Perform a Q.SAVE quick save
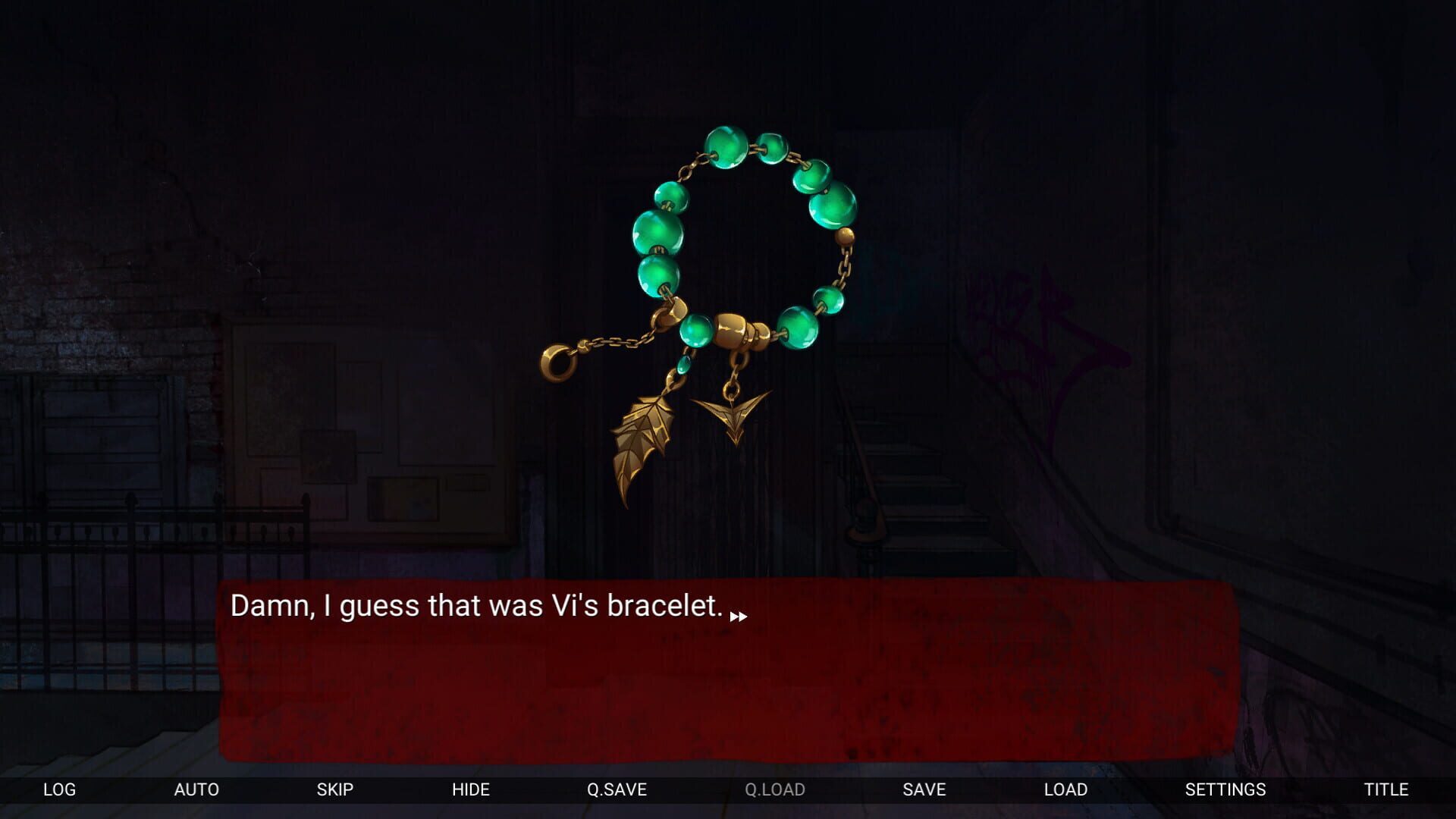Viewport: 1456px width, 819px height. [618, 789]
